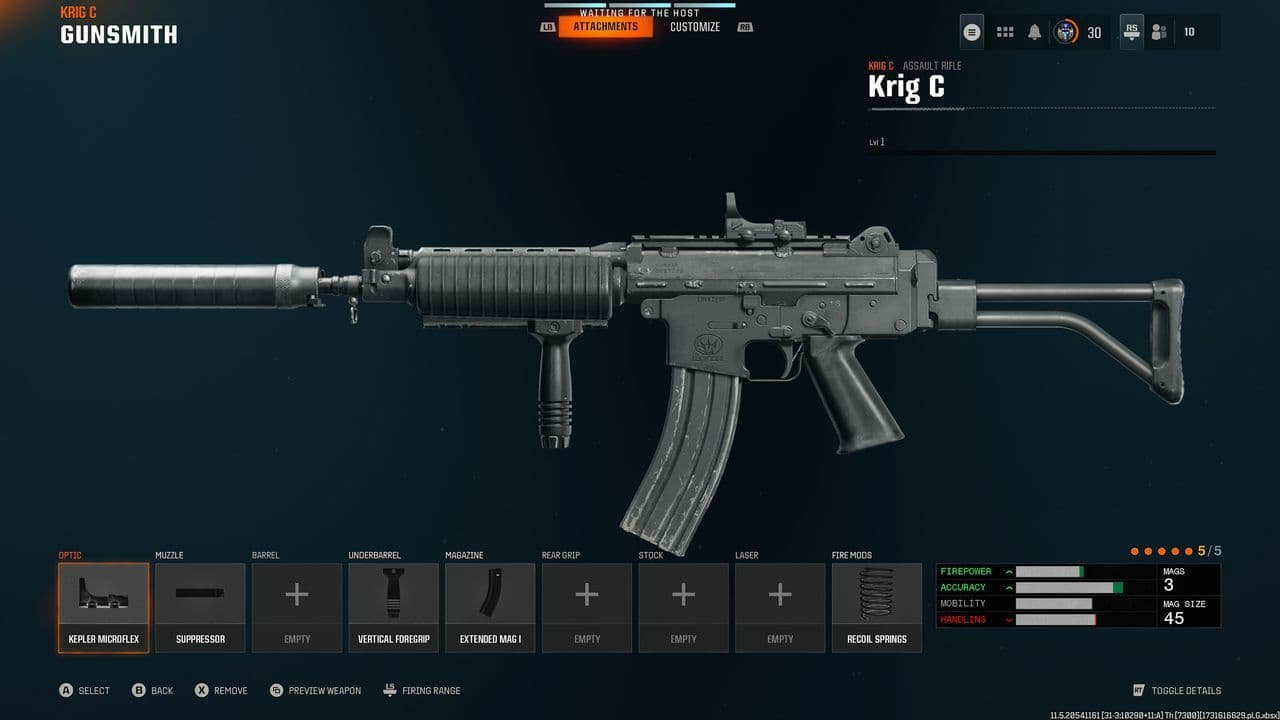
Task: Open the empty Stock slot
Action: (x=683, y=607)
